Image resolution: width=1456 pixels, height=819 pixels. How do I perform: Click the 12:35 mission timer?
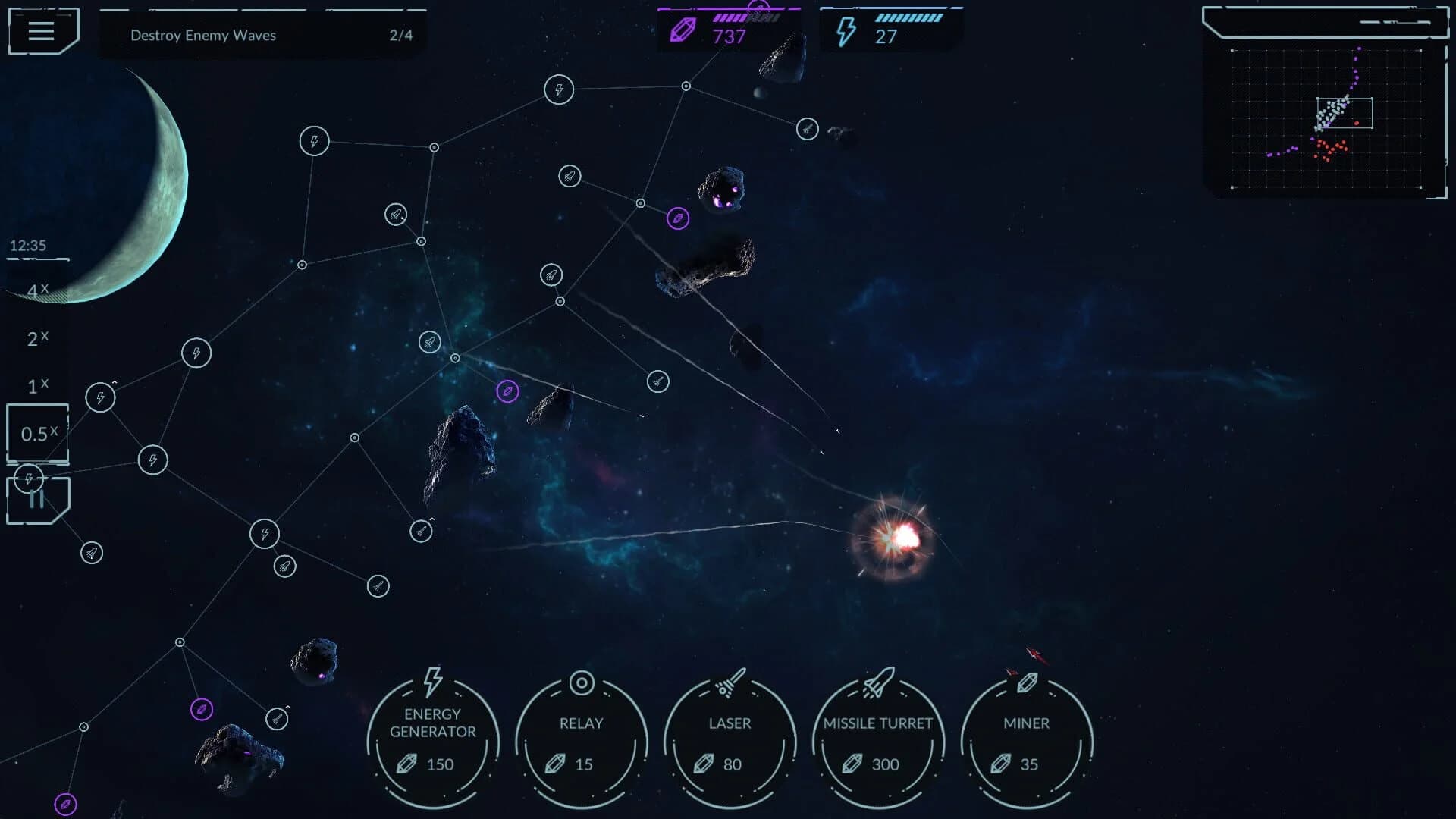tap(27, 246)
